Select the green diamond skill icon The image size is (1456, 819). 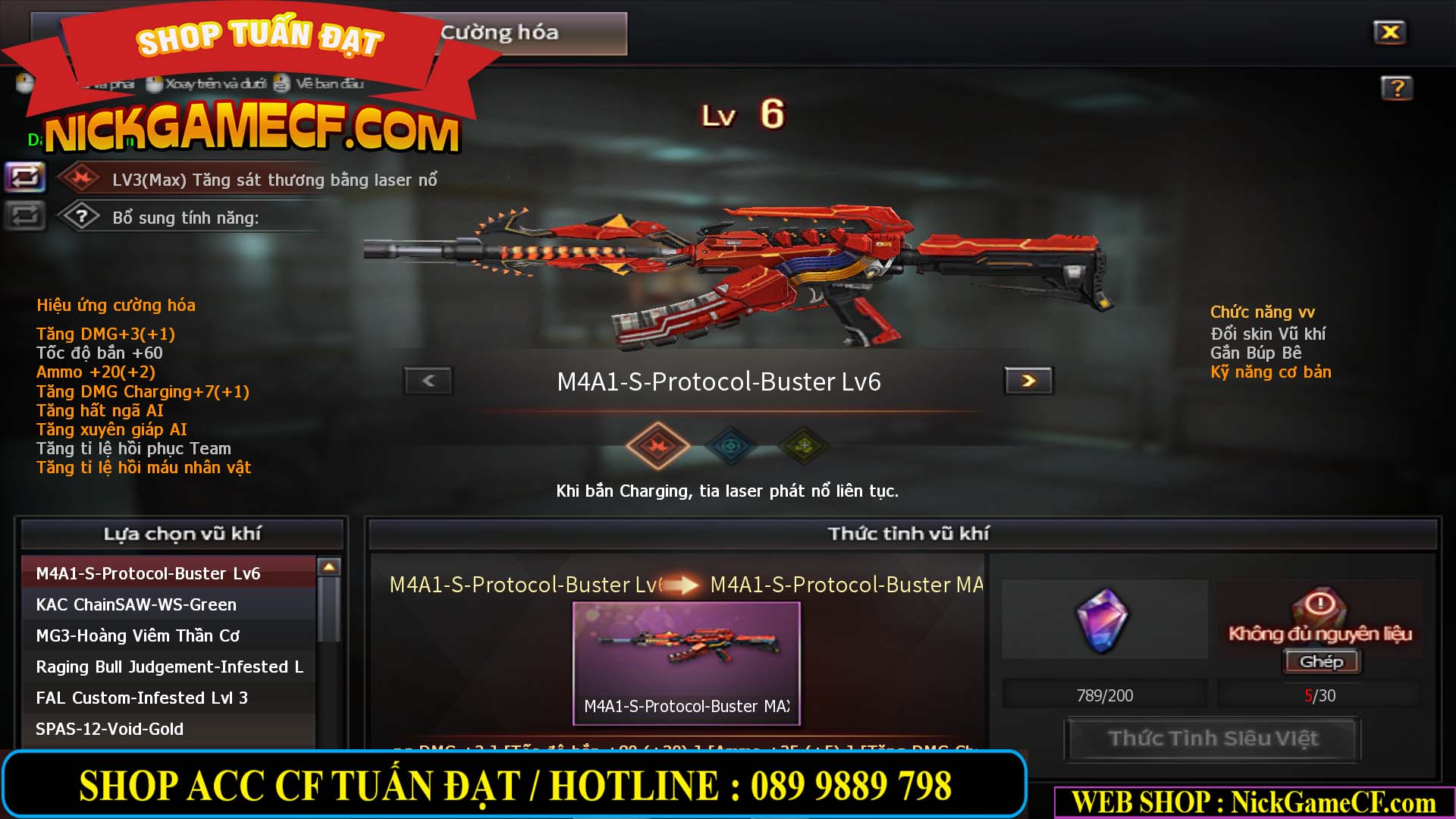804,446
